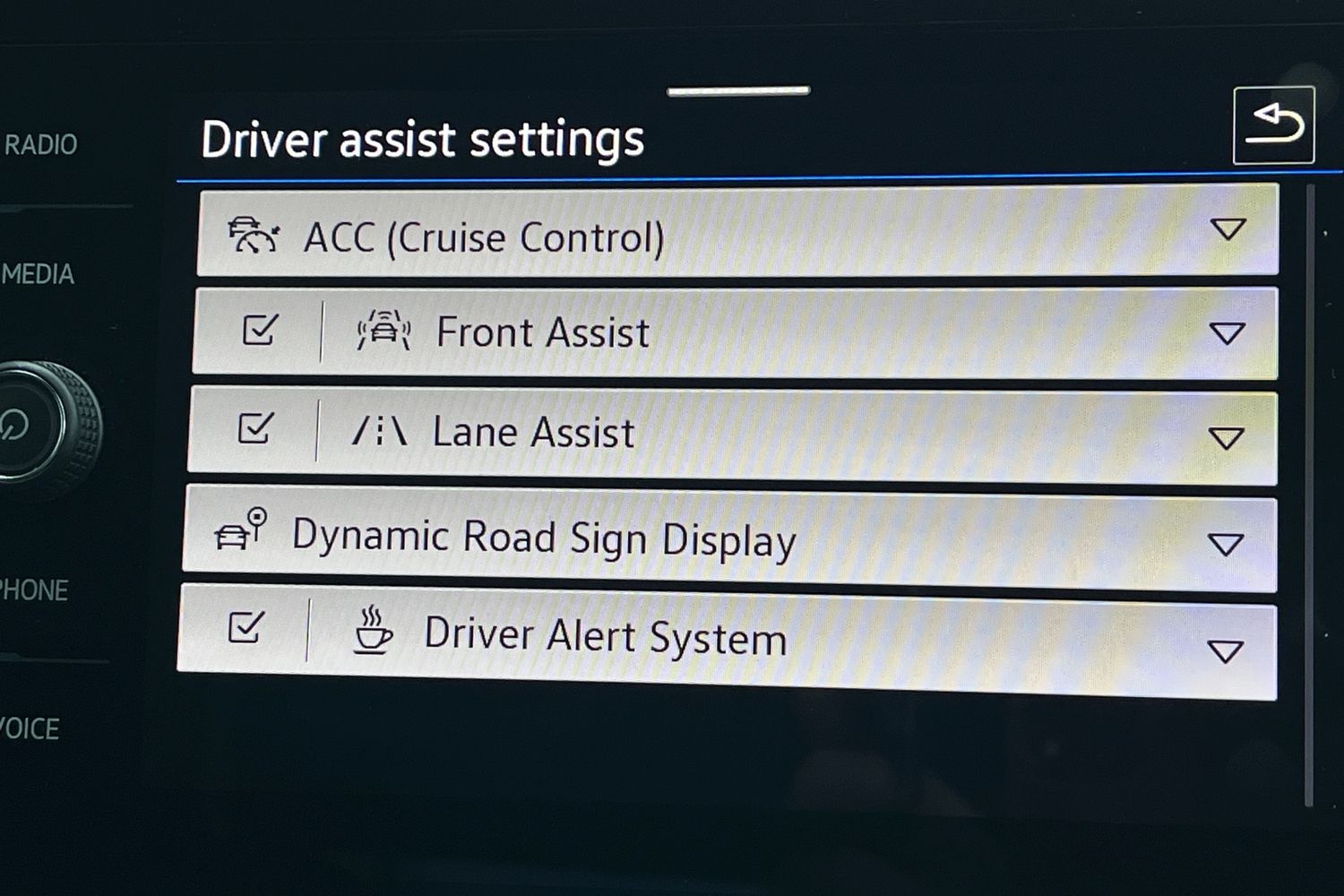Image resolution: width=1344 pixels, height=896 pixels.
Task: Select the Driver Alert System label
Action: coord(605,636)
